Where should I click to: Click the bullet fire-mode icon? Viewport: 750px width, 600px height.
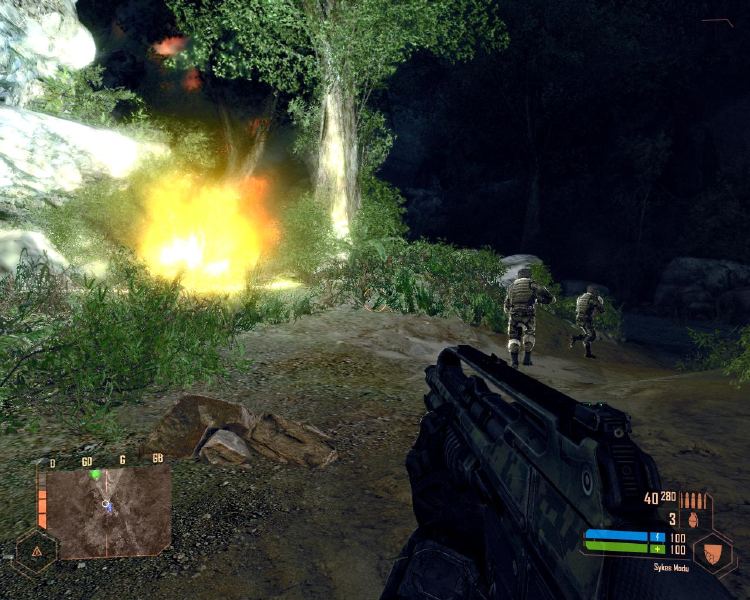tap(693, 499)
